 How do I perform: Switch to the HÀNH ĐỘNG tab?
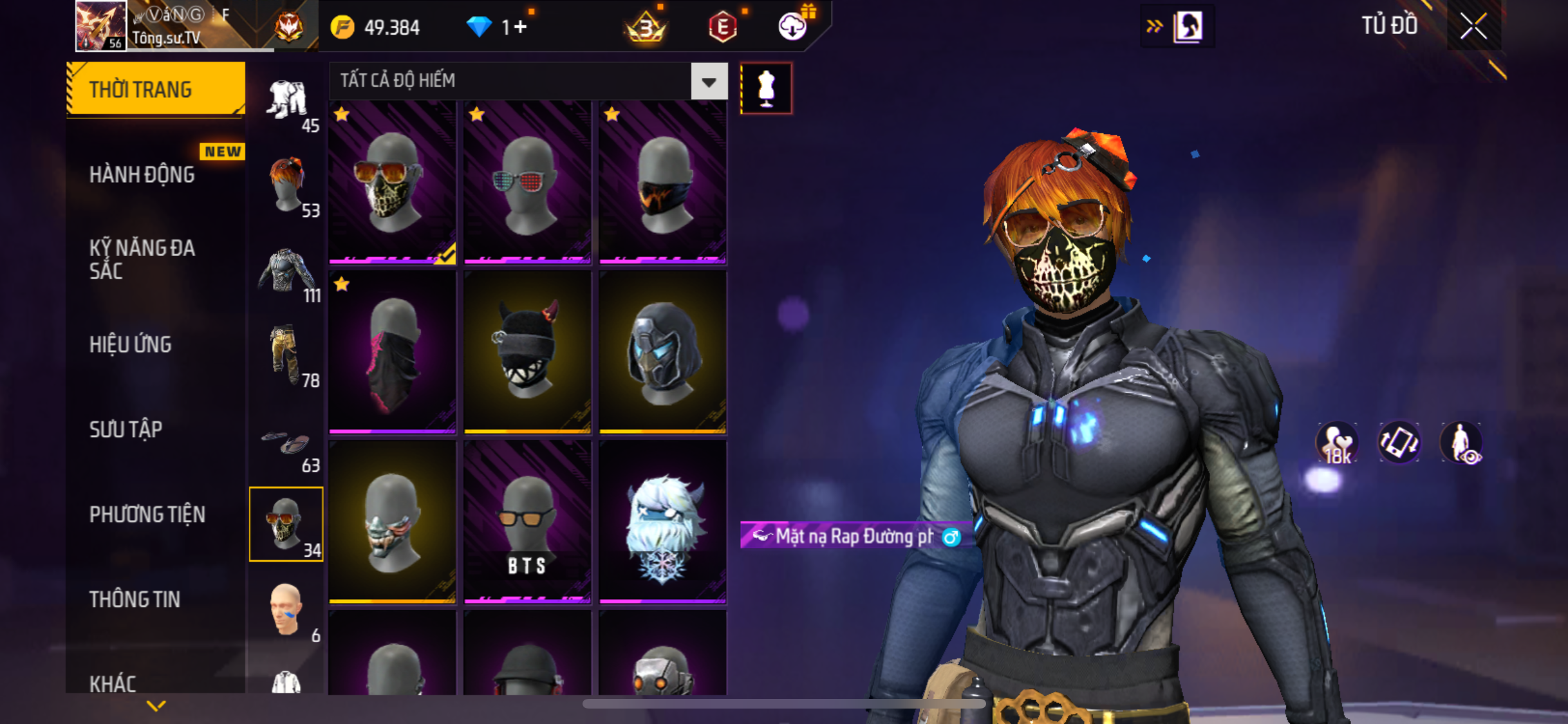point(142,174)
